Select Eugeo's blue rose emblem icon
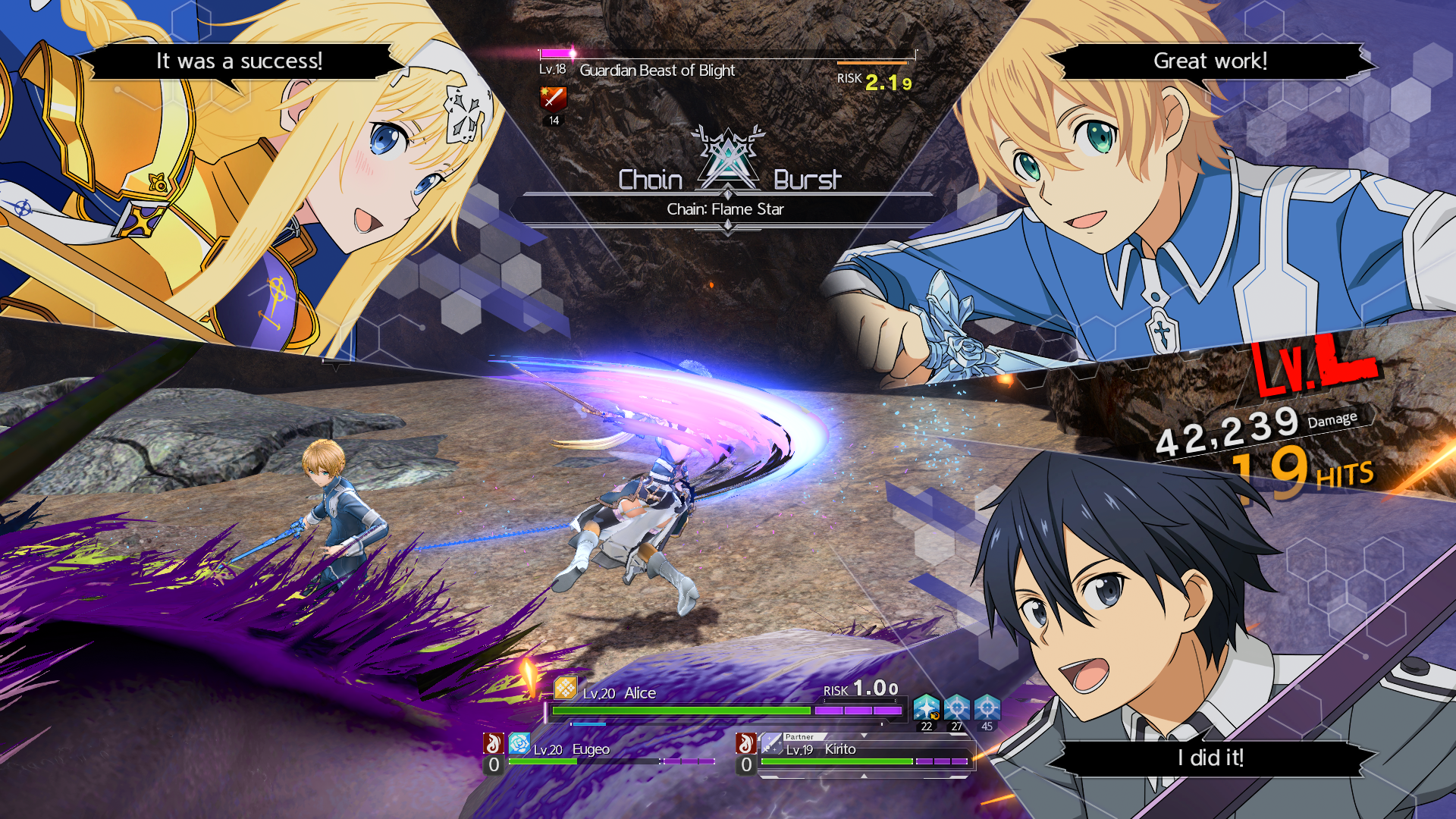The width and height of the screenshot is (1456, 819). (x=519, y=743)
